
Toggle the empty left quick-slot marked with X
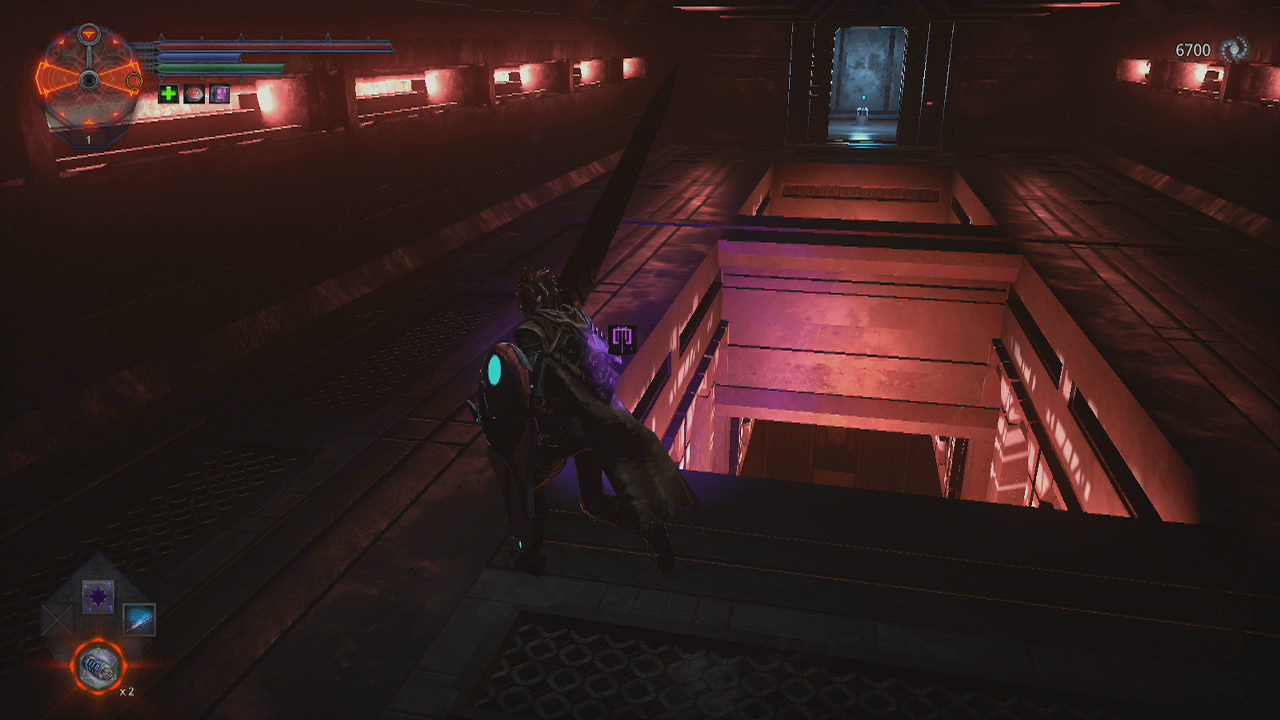(x=57, y=619)
